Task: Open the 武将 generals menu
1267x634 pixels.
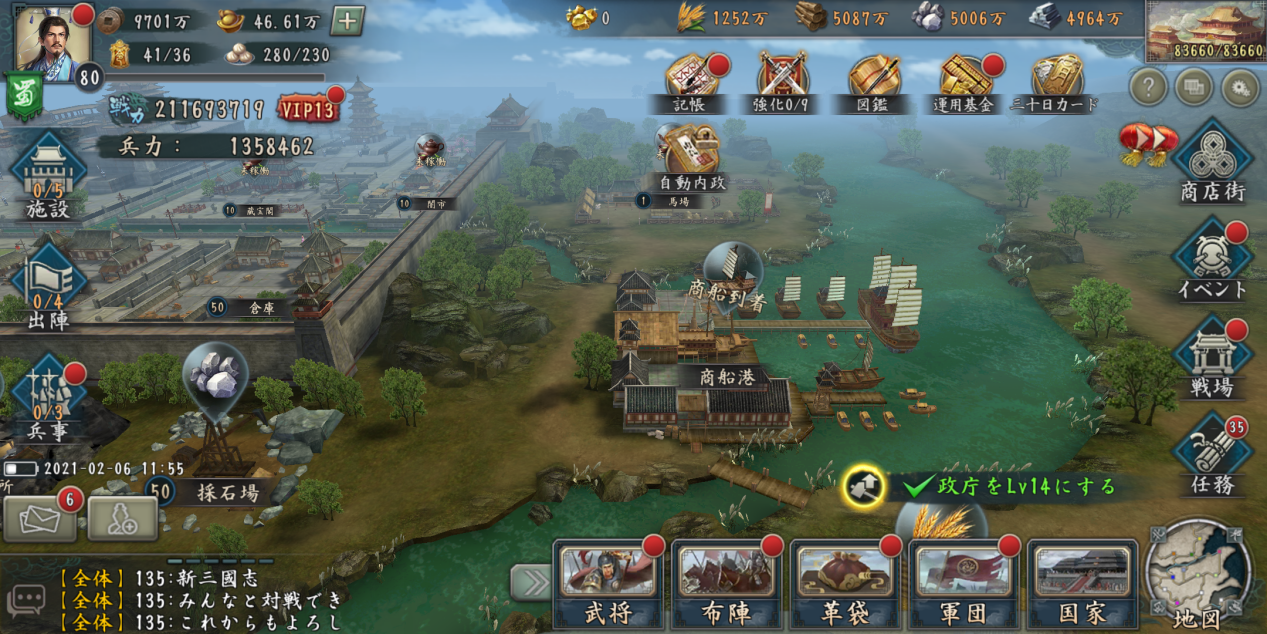Action: pyautogui.click(x=607, y=583)
